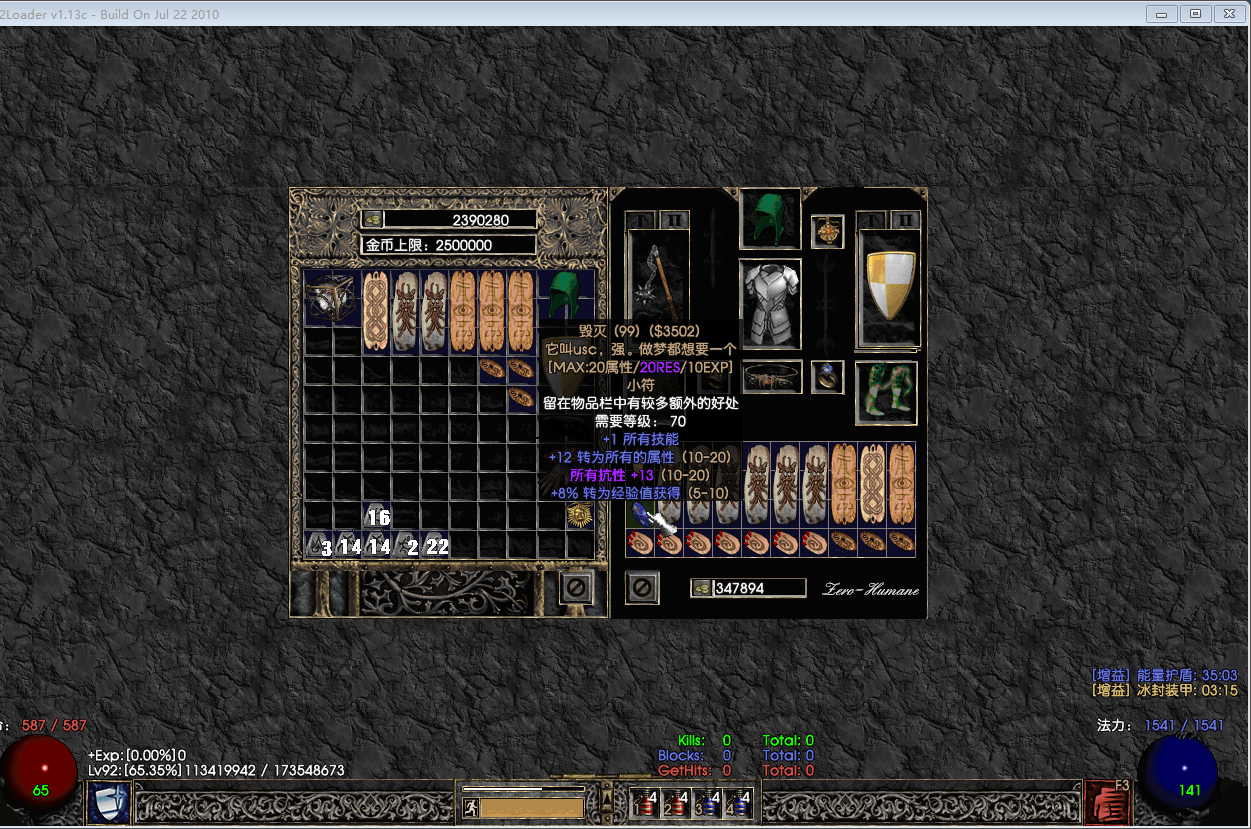
Task: Click the stash gold withdraw button
Action: tap(373, 219)
